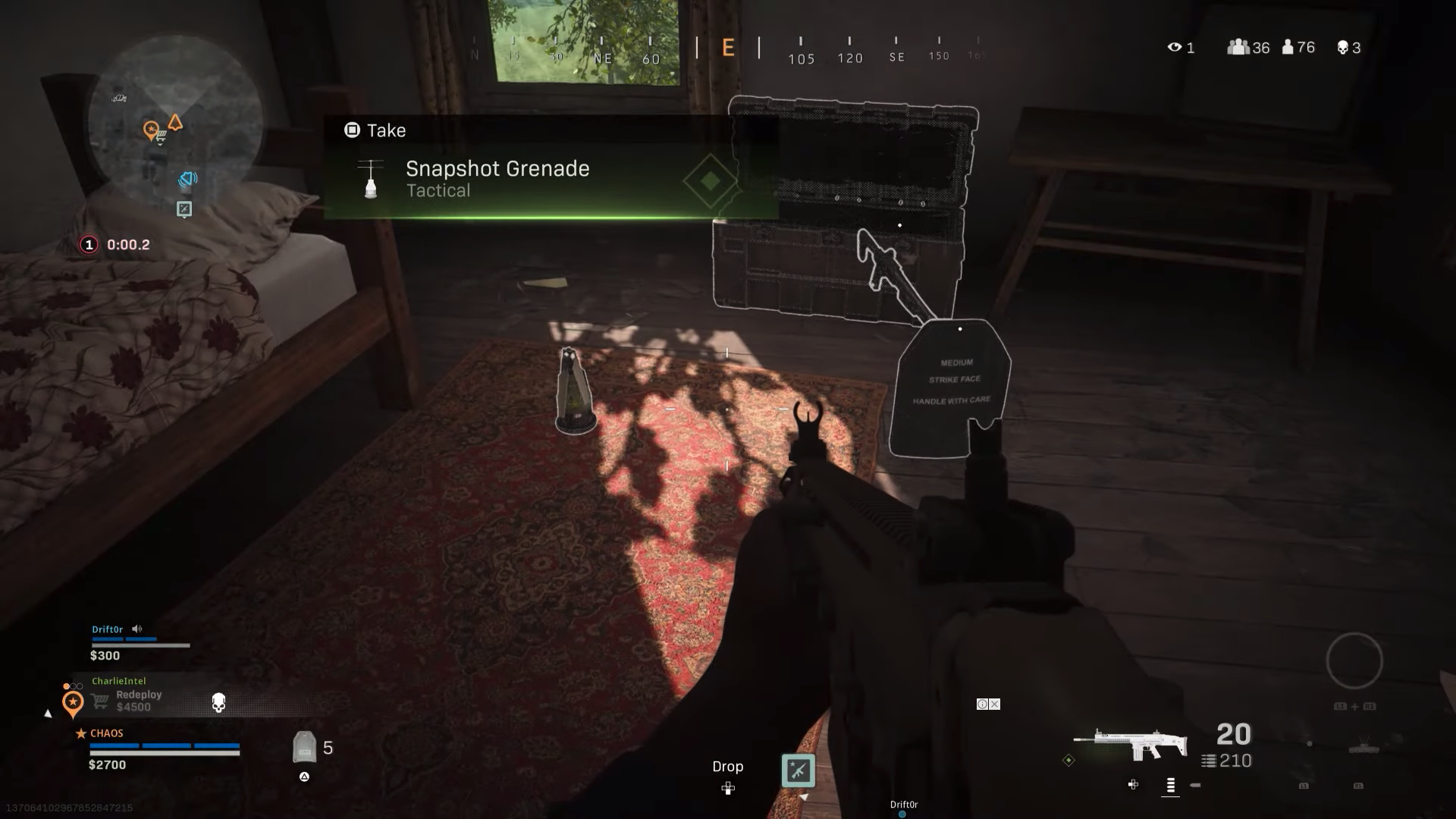Click the fire mode bullet indicator

tap(1194, 786)
